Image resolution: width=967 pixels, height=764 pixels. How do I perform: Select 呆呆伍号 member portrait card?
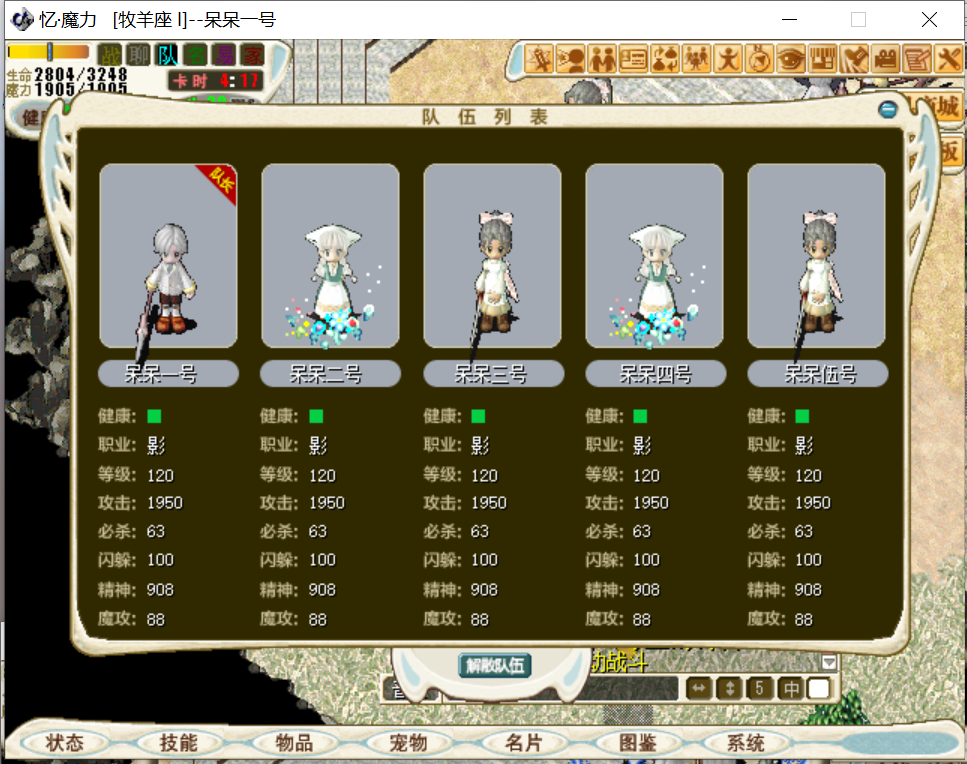pos(816,256)
